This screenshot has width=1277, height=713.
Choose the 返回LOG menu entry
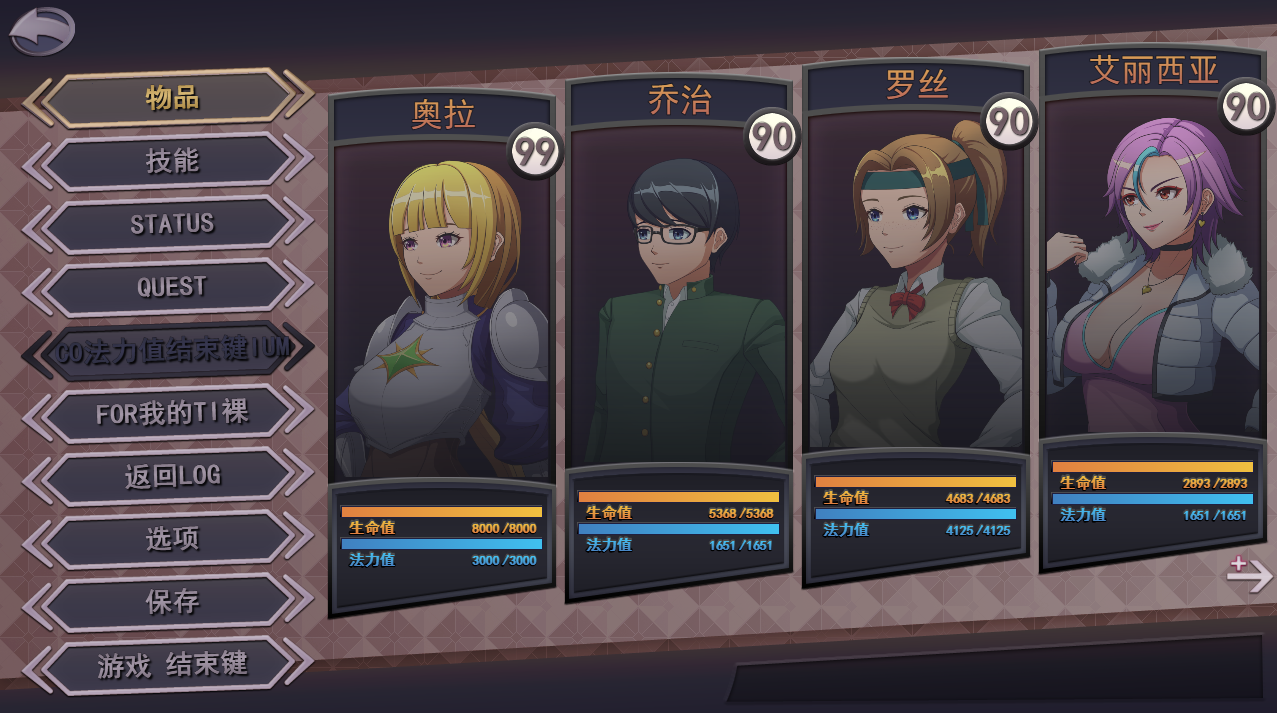click(x=171, y=476)
